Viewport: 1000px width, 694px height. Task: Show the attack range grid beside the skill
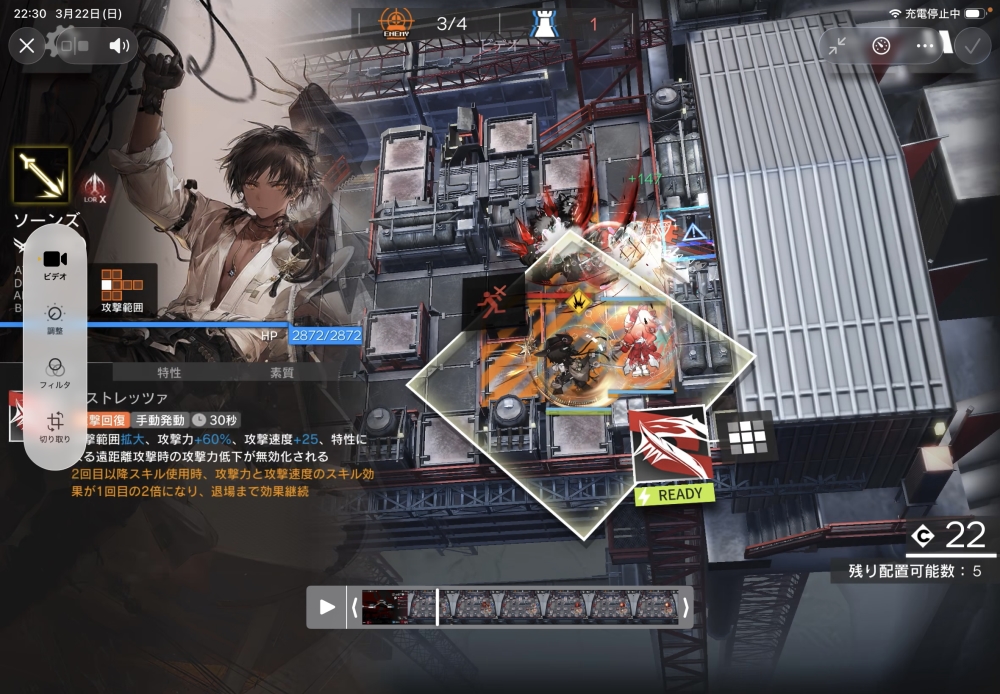coord(746,436)
